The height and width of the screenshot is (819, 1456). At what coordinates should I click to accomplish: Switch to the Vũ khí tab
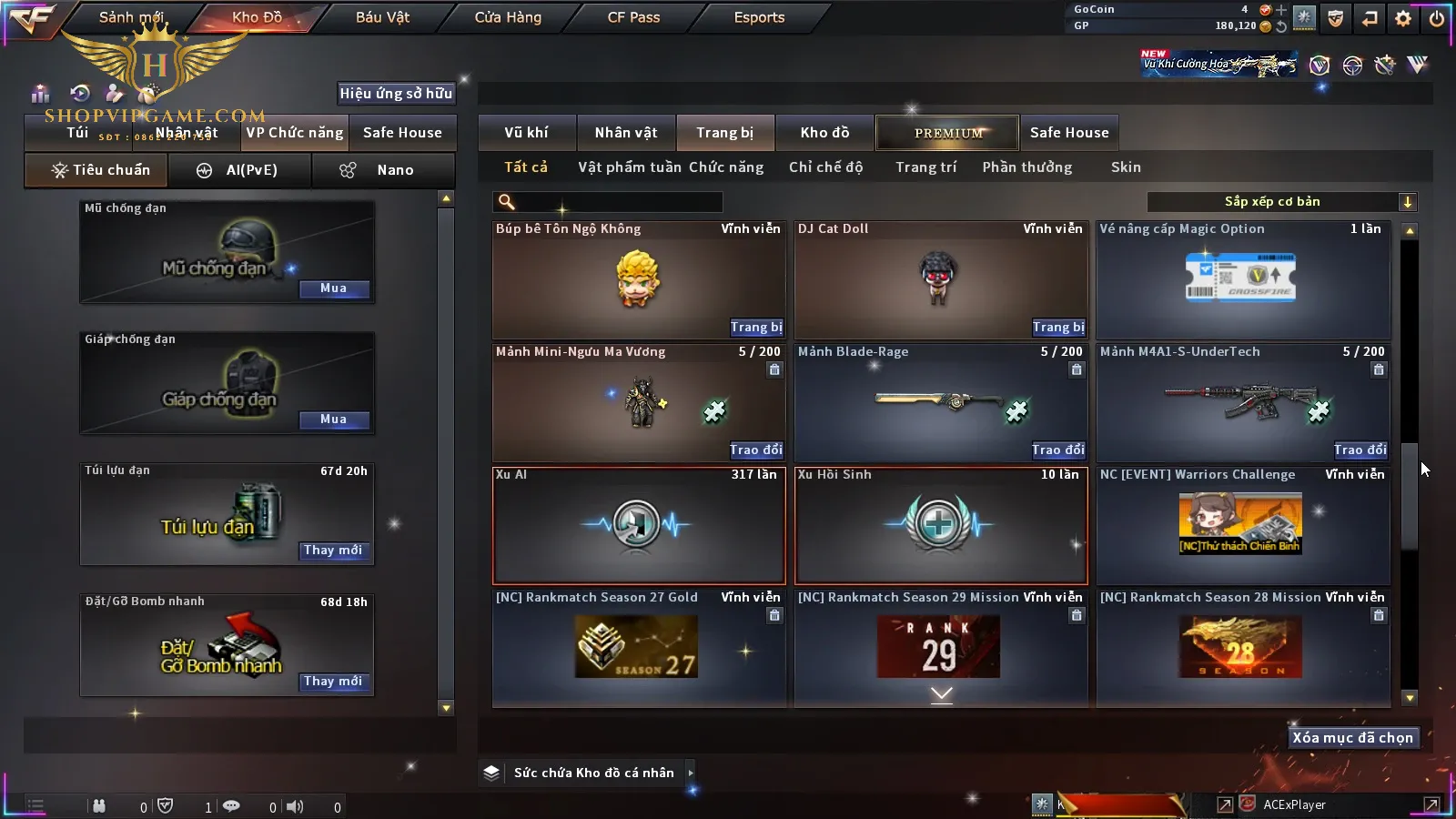(526, 133)
